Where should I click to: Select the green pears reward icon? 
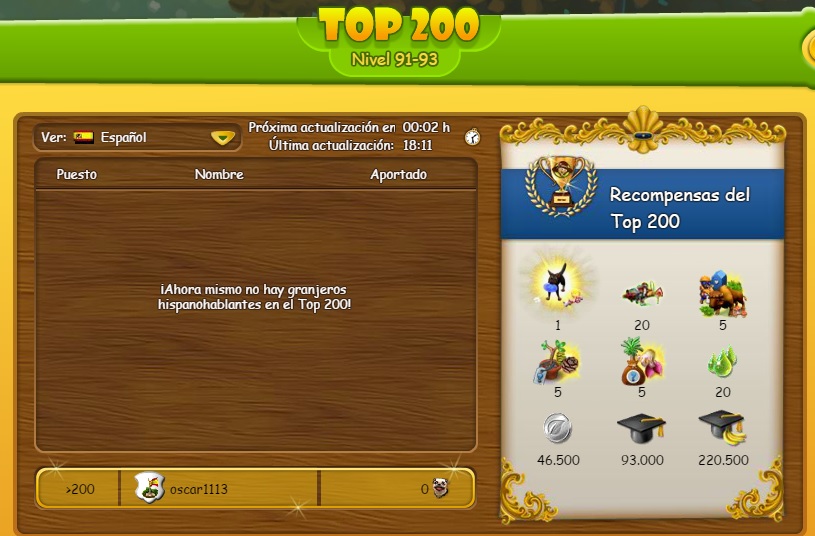[x=722, y=361]
